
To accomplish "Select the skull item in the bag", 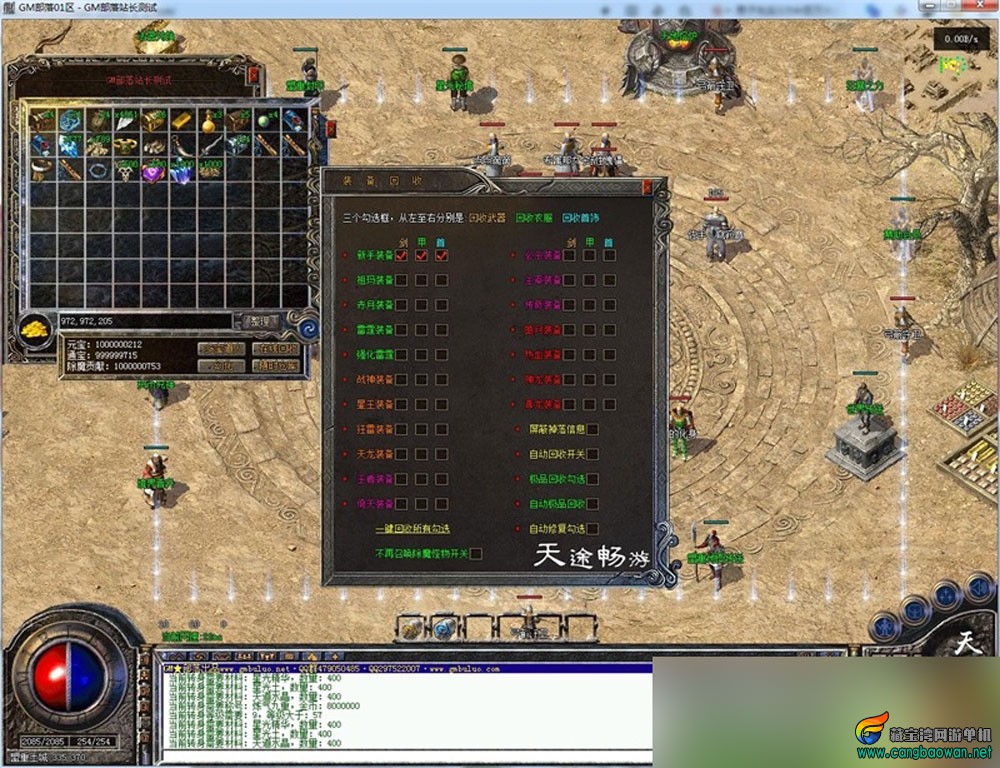I will (126, 172).
